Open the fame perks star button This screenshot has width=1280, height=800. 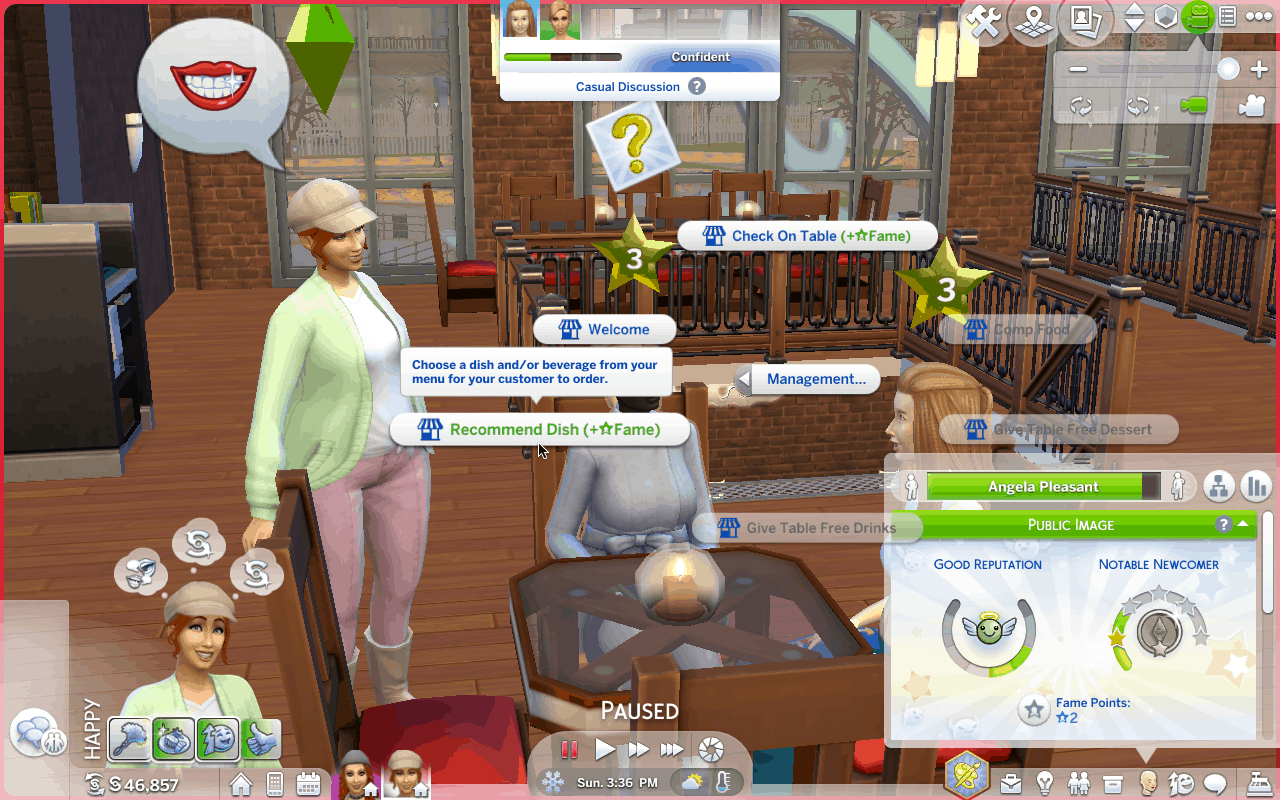pos(1034,710)
